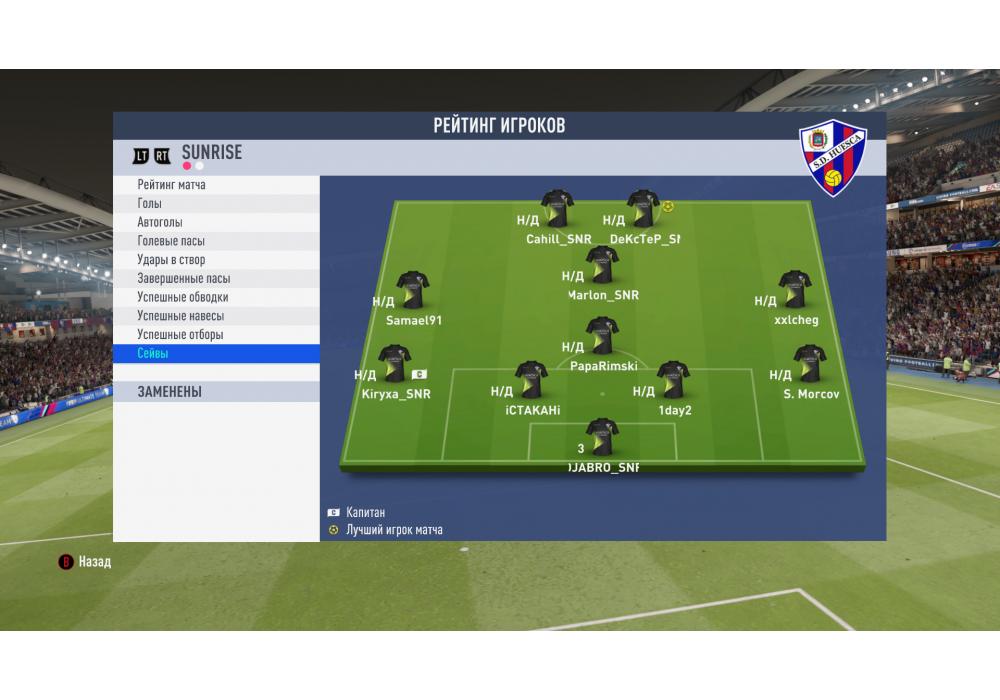Select goalkeeper DJABRO_SNR on the pitch
This screenshot has width=1000, height=700.
tap(602, 436)
